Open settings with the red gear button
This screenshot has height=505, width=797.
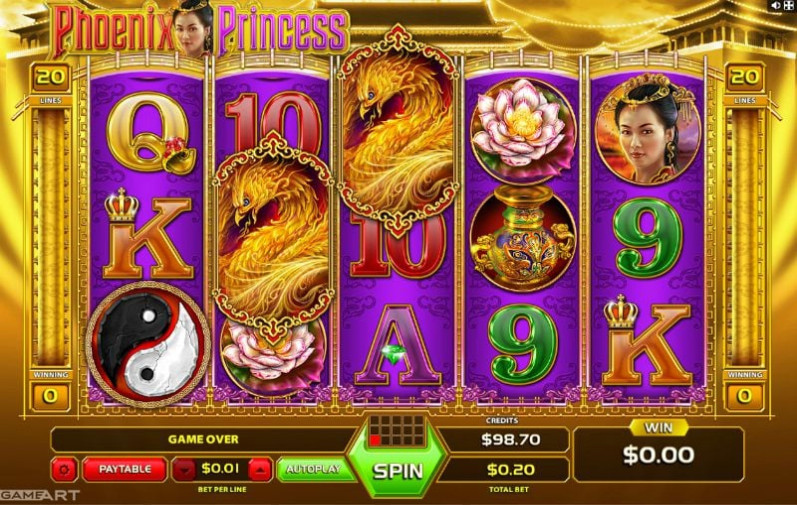click(66, 469)
